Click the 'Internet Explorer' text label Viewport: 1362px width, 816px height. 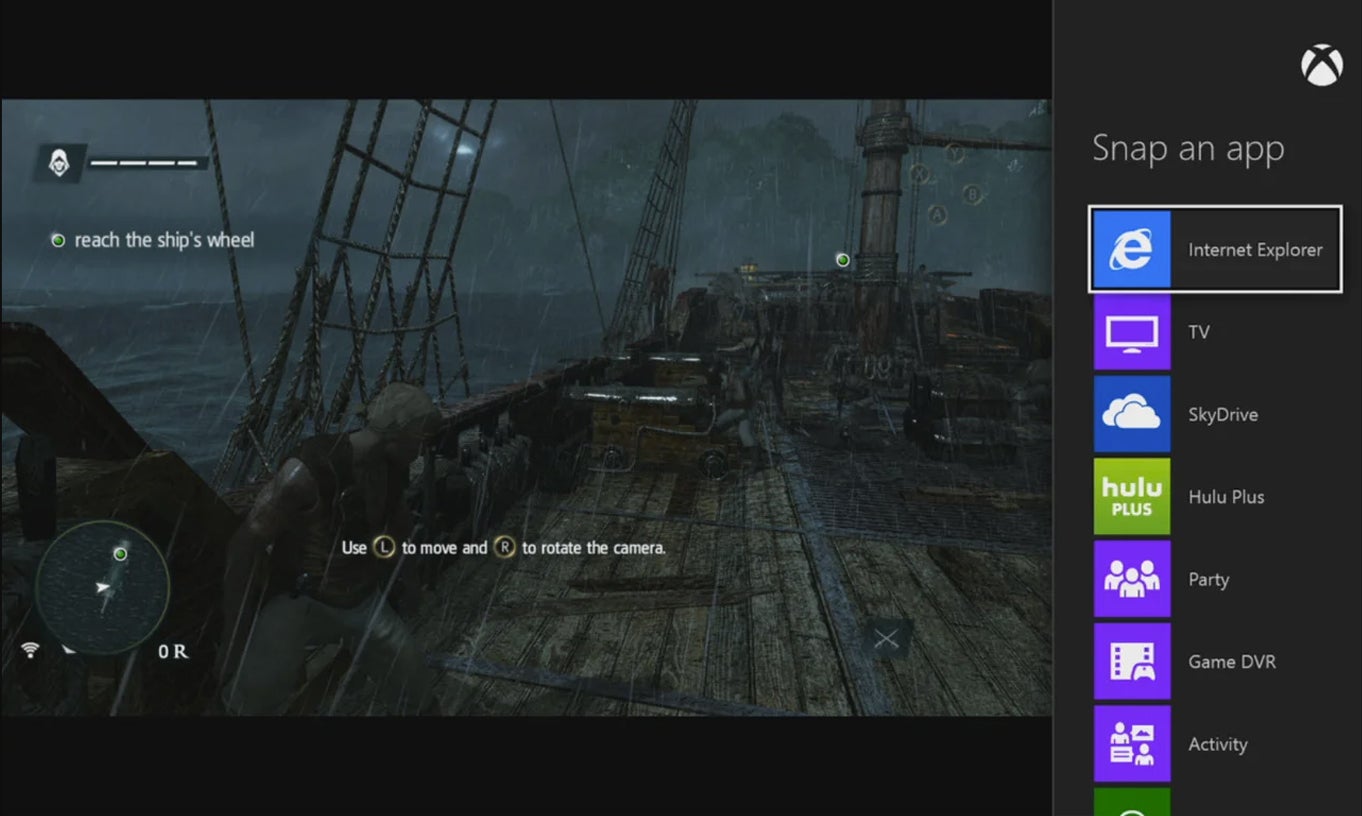click(x=1254, y=249)
